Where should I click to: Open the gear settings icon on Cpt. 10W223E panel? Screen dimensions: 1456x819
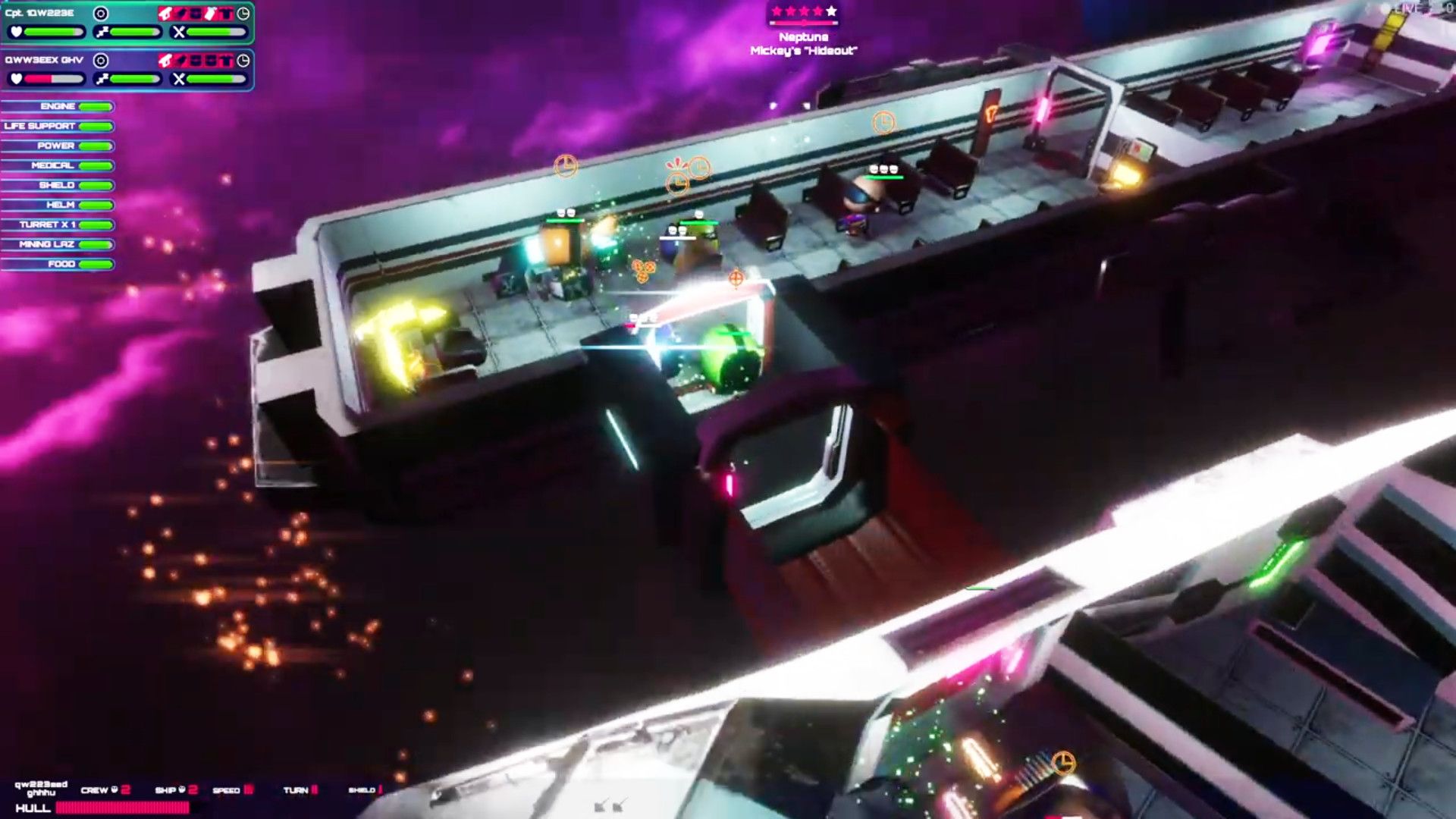101,14
